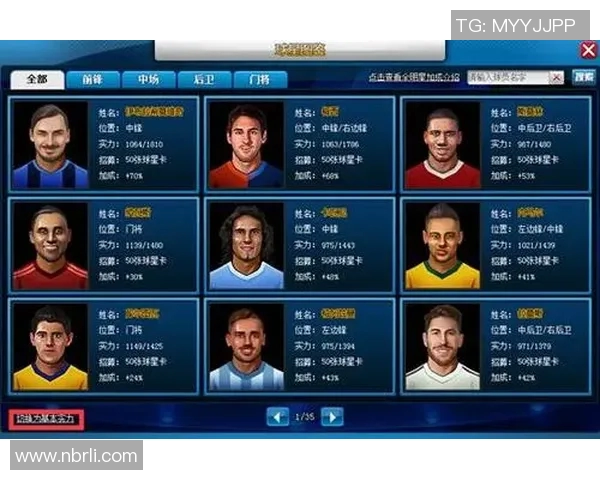The image size is (600, 480).
Task: Select the 后卫 (Defender) tab
Action: [205, 79]
